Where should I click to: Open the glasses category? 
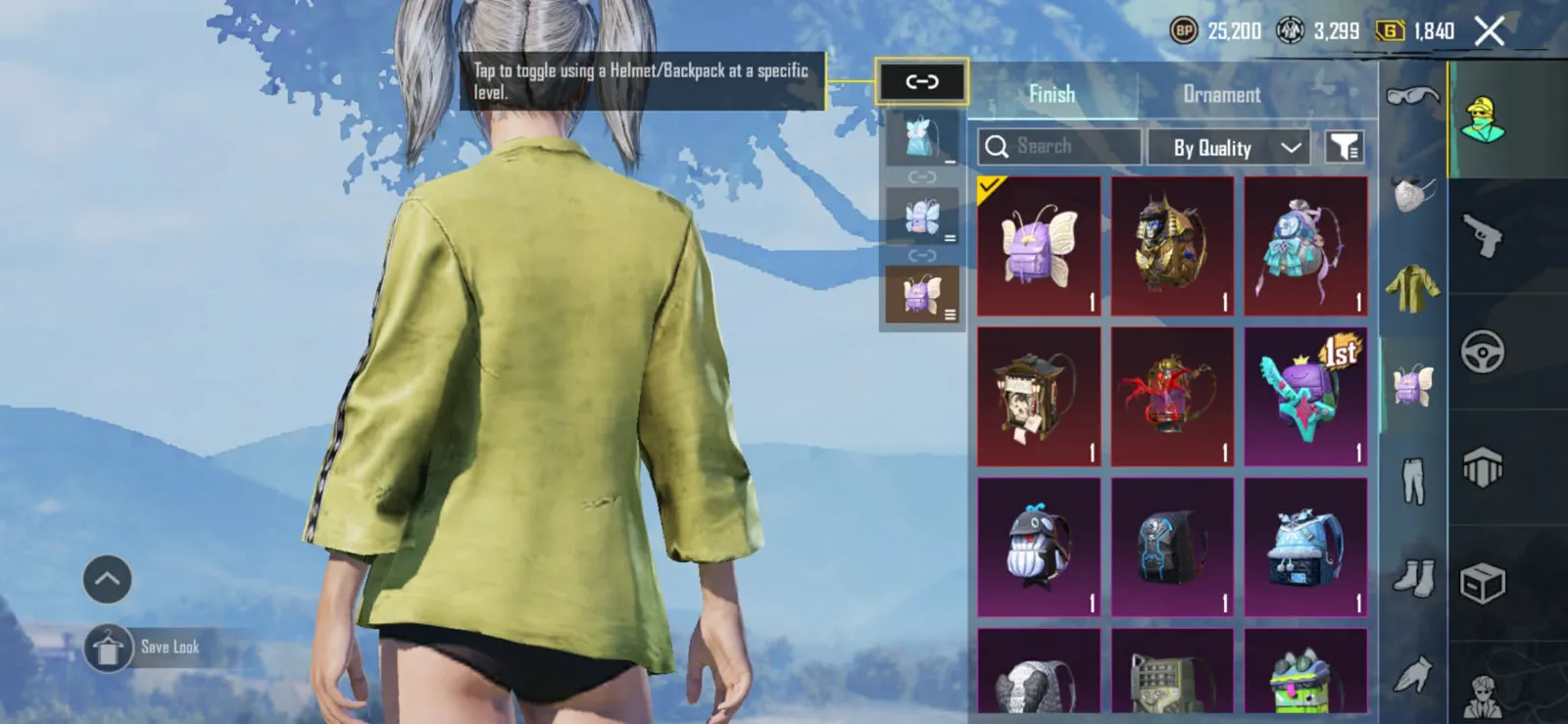coord(1412,96)
